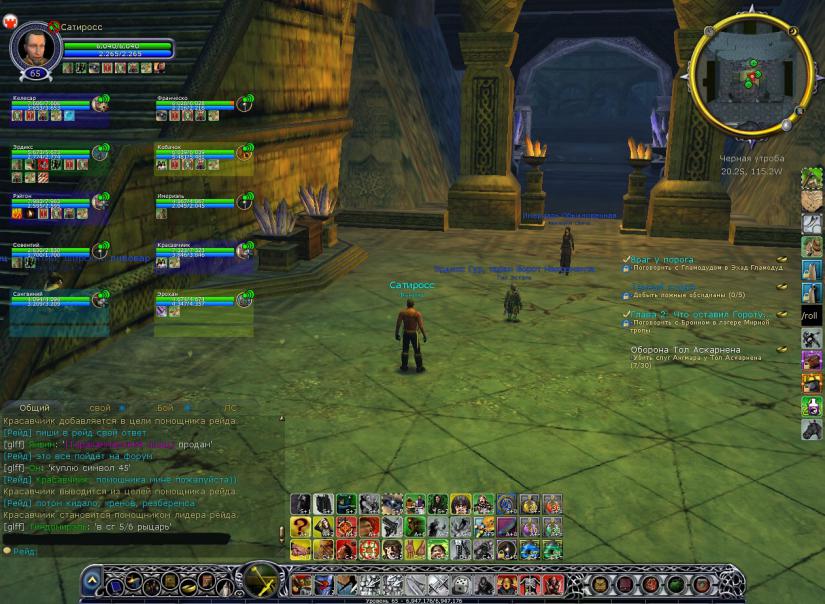The width and height of the screenshot is (825, 604).
Task: Open the ЛС chat tab
Action: click(x=230, y=408)
